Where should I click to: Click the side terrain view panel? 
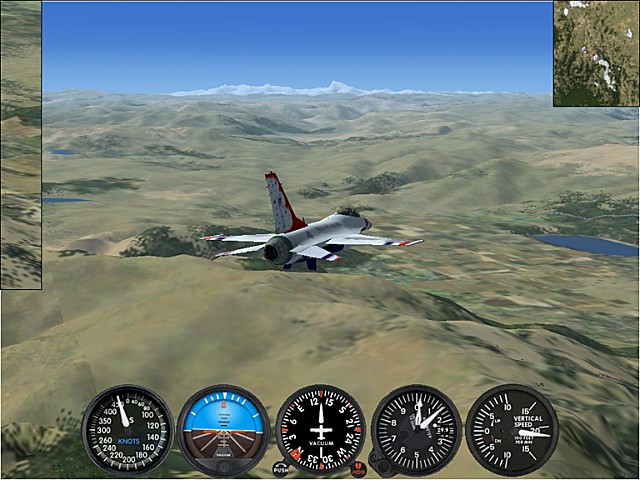coord(20,145)
